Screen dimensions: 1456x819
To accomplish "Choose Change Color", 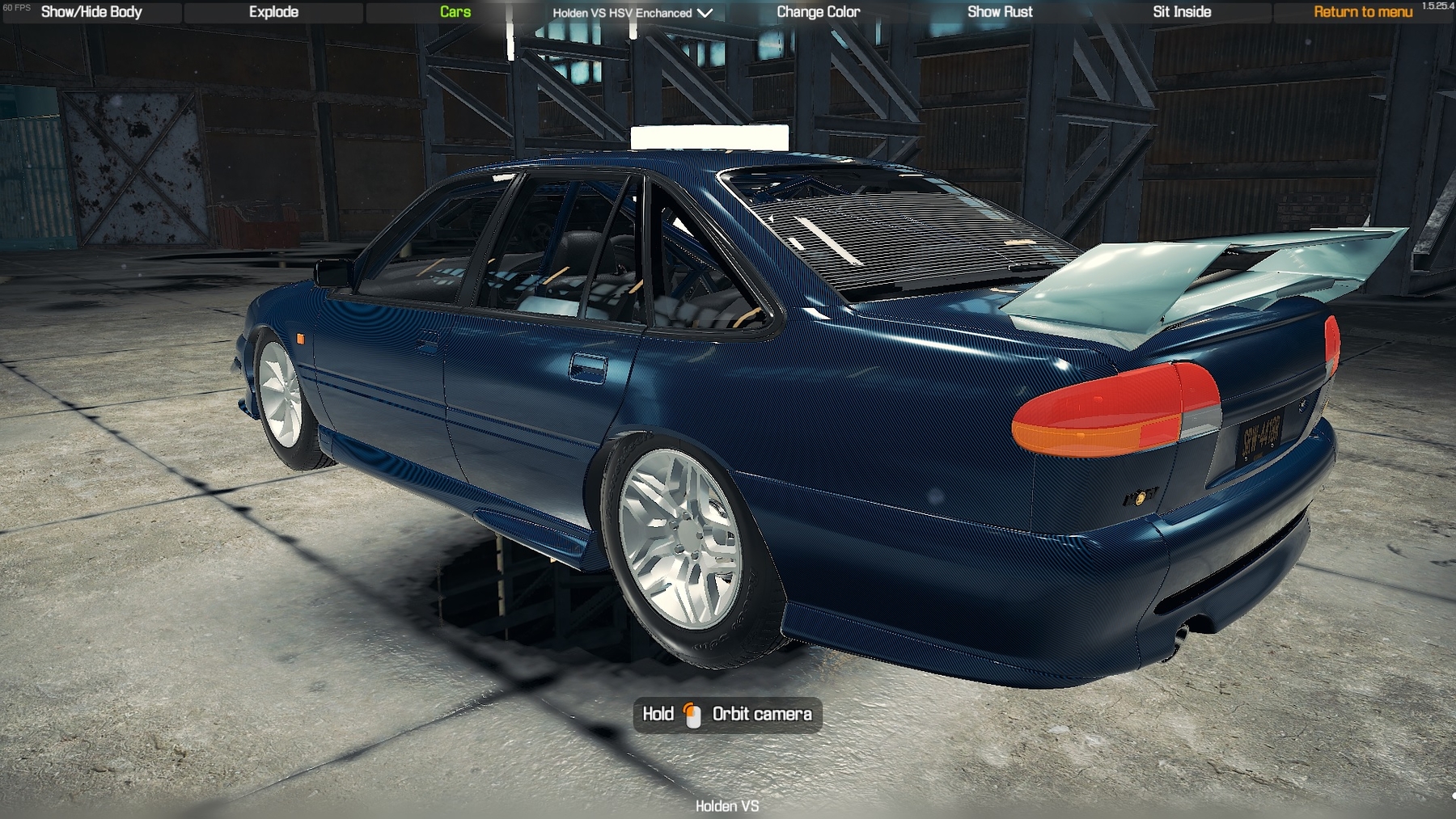I will coord(818,12).
